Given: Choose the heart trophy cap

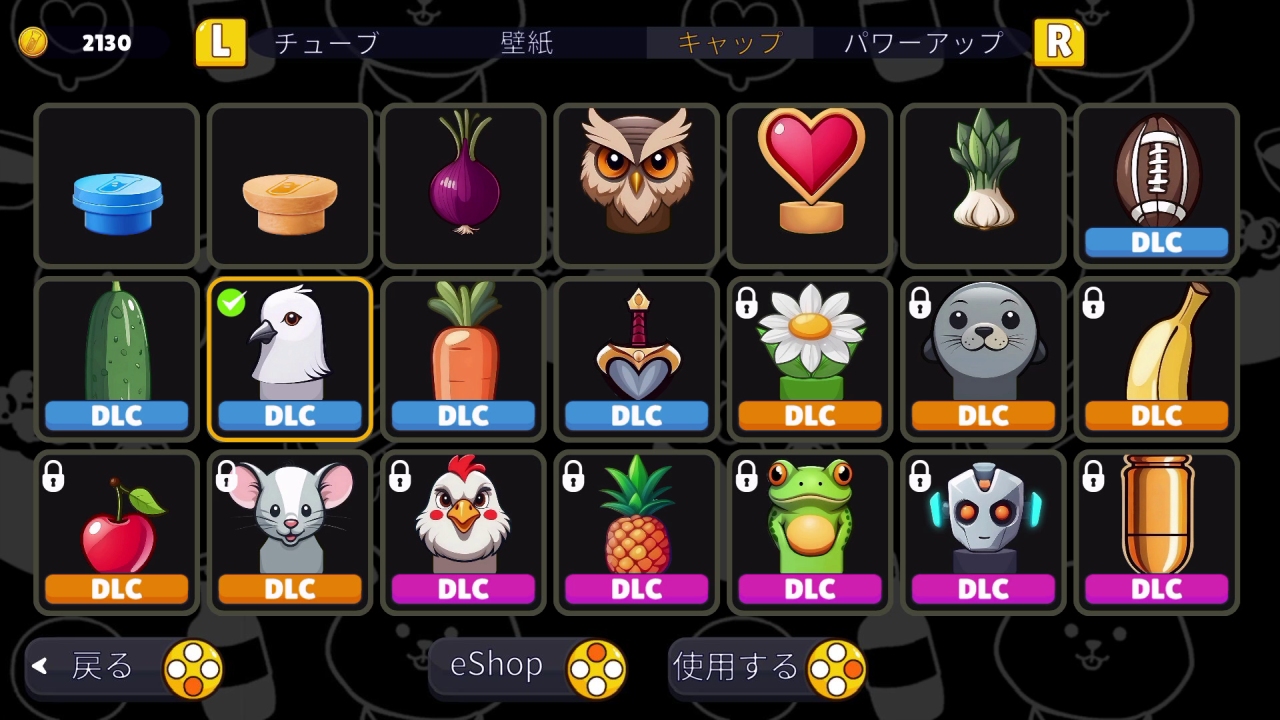Looking at the screenshot, I should (x=809, y=186).
